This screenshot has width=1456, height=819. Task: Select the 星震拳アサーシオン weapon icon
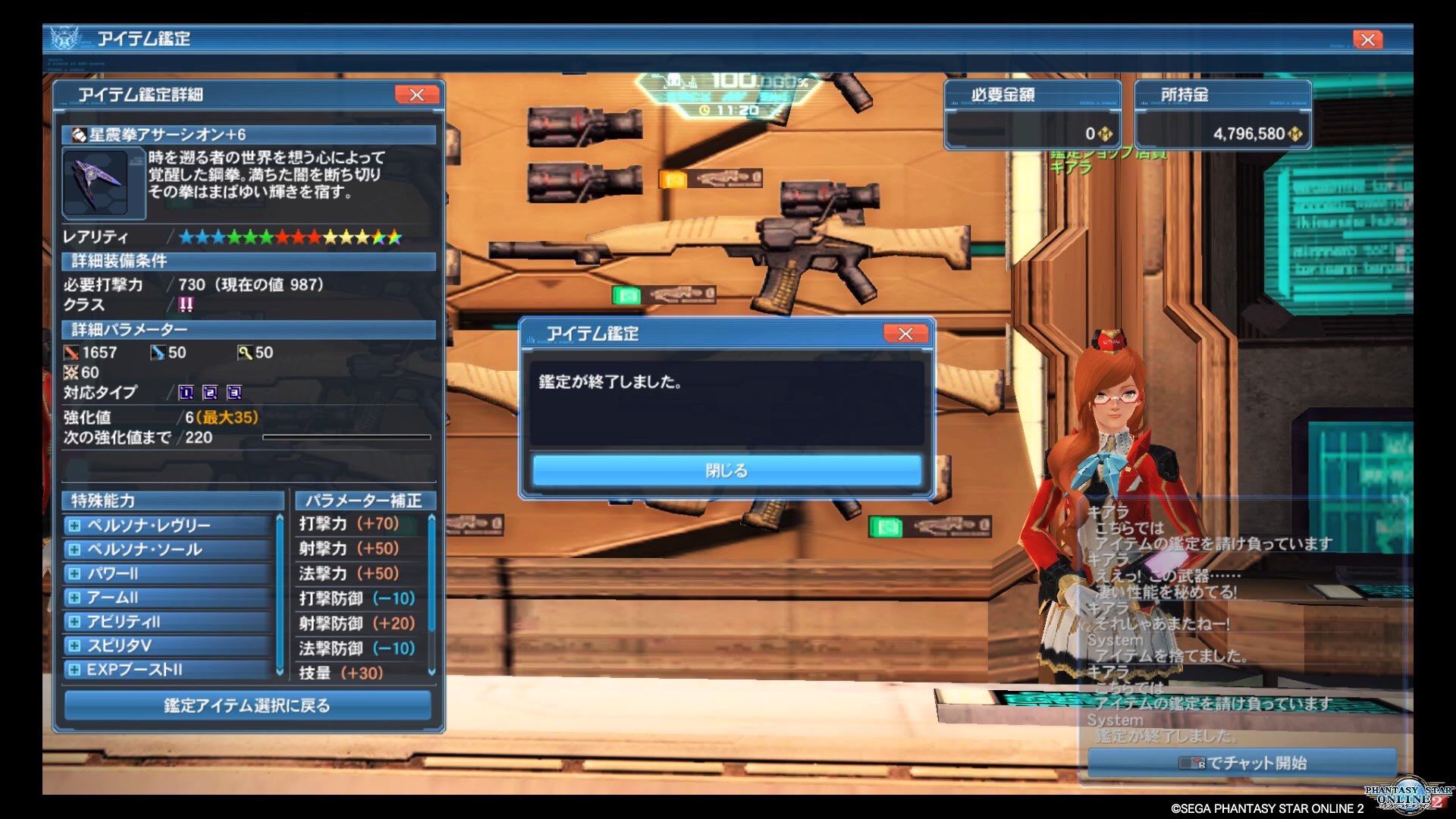[x=96, y=182]
